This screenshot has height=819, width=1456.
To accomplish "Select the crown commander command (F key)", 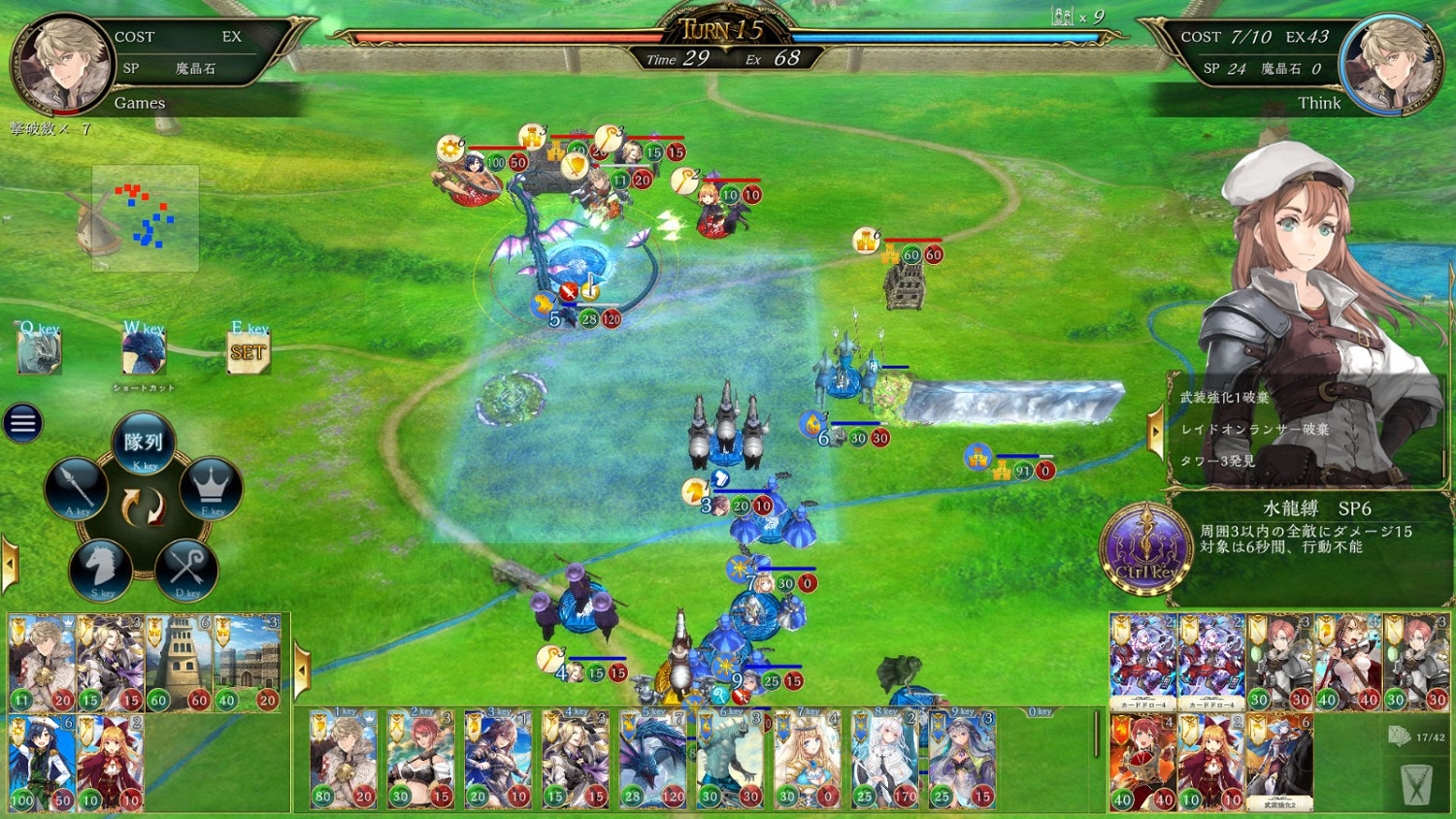I will pyautogui.click(x=211, y=488).
